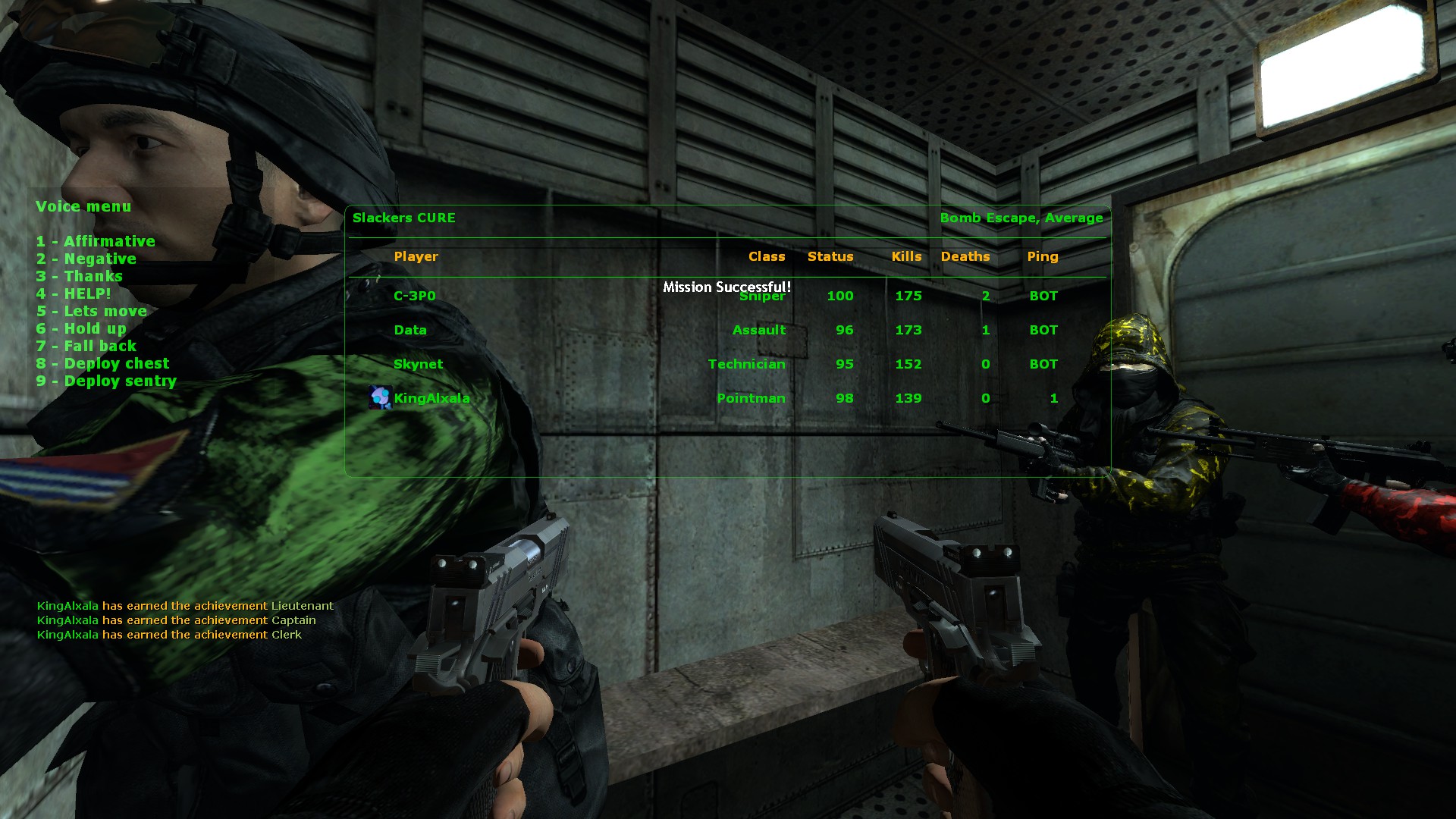The height and width of the screenshot is (819, 1456).
Task: Choose the Hold up voice command
Action: [x=81, y=328]
